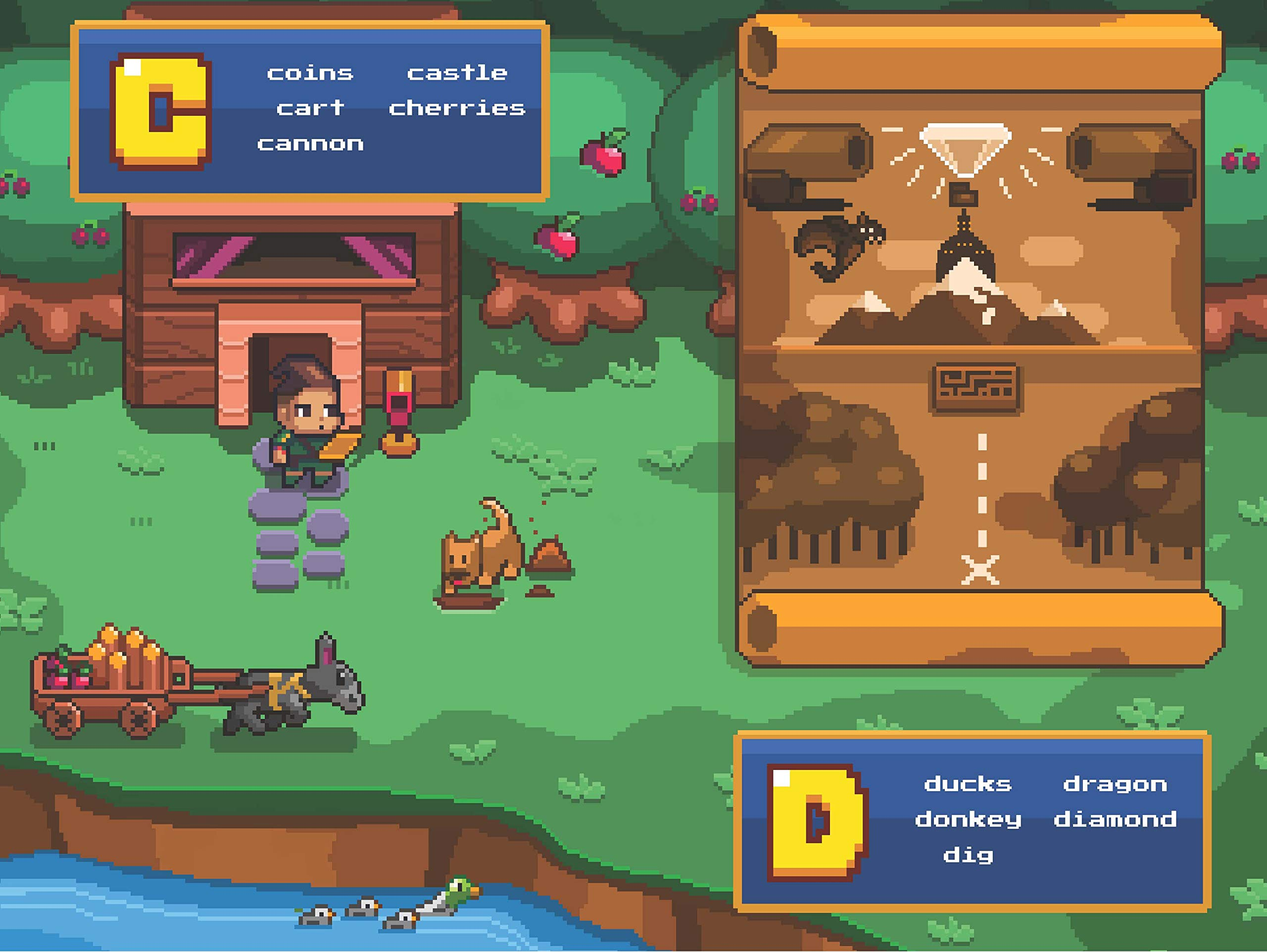Click the word "cart"
The width and height of the screenshot is (1267, 952).
pyautogui.click(x=310, y=108)
